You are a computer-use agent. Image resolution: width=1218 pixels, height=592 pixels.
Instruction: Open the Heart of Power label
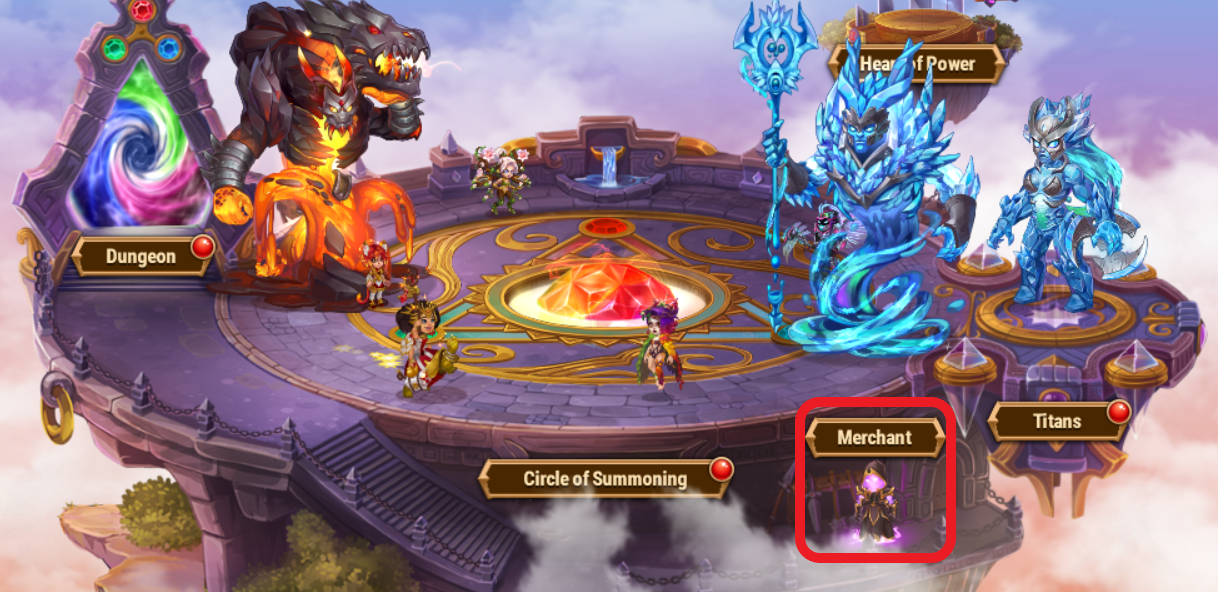tap(916, 64)
